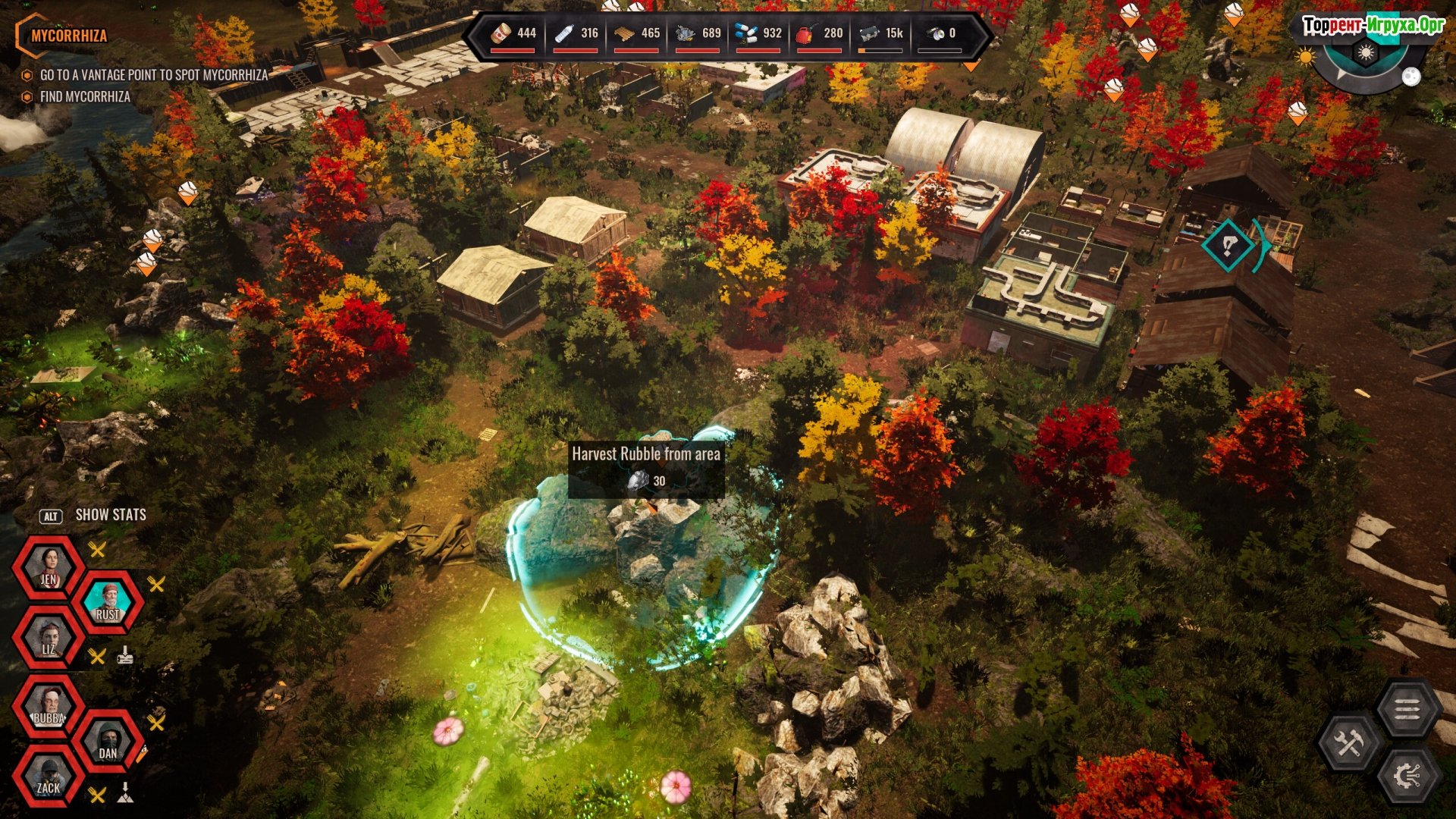Click the Mycorrhiza quest title
The width and height of the screenshot is (1456, 819).
coord(68,36)
